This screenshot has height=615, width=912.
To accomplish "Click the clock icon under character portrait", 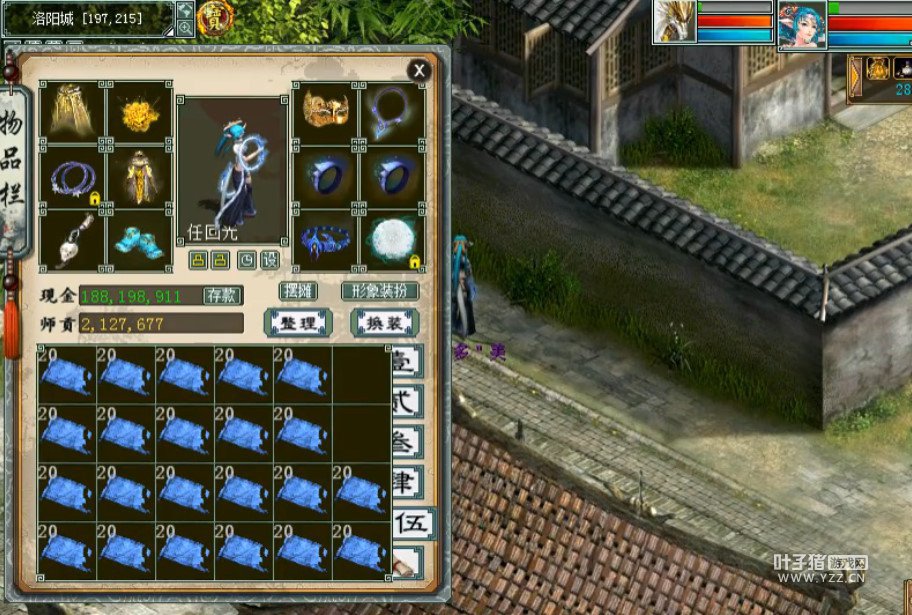I will click(x=247, y=260).
